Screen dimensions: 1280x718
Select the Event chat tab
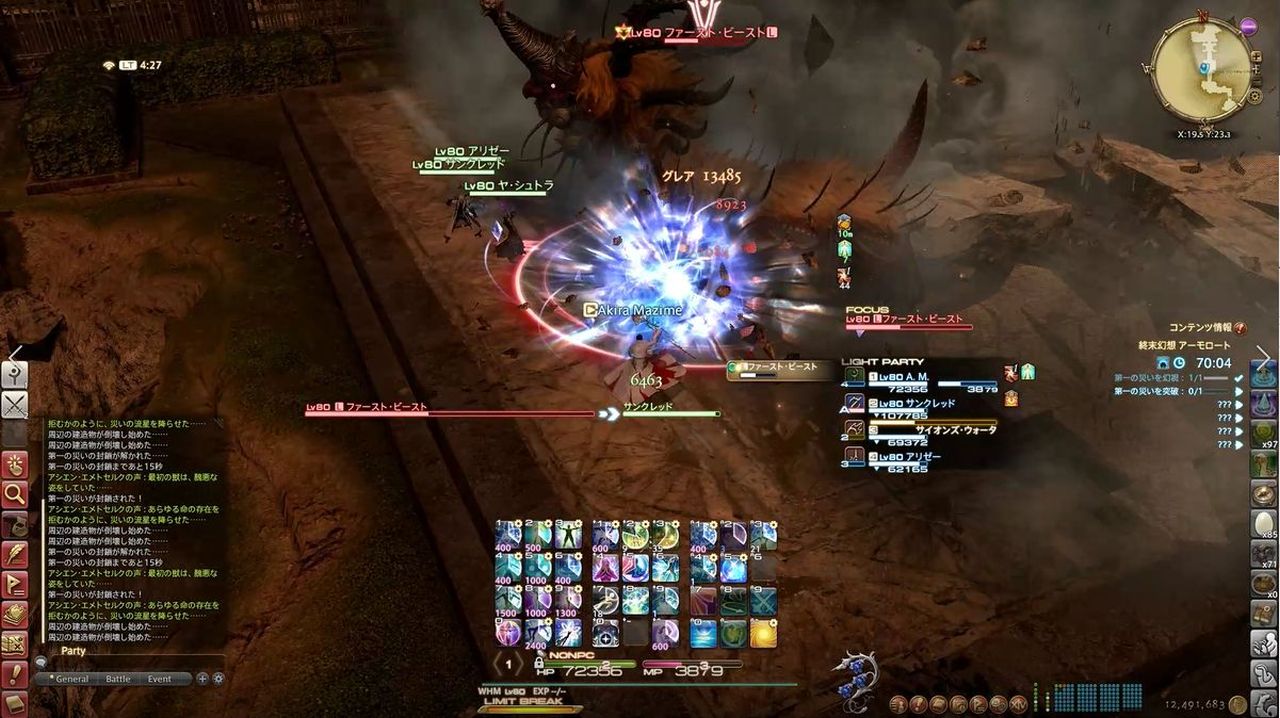point(159,679)
